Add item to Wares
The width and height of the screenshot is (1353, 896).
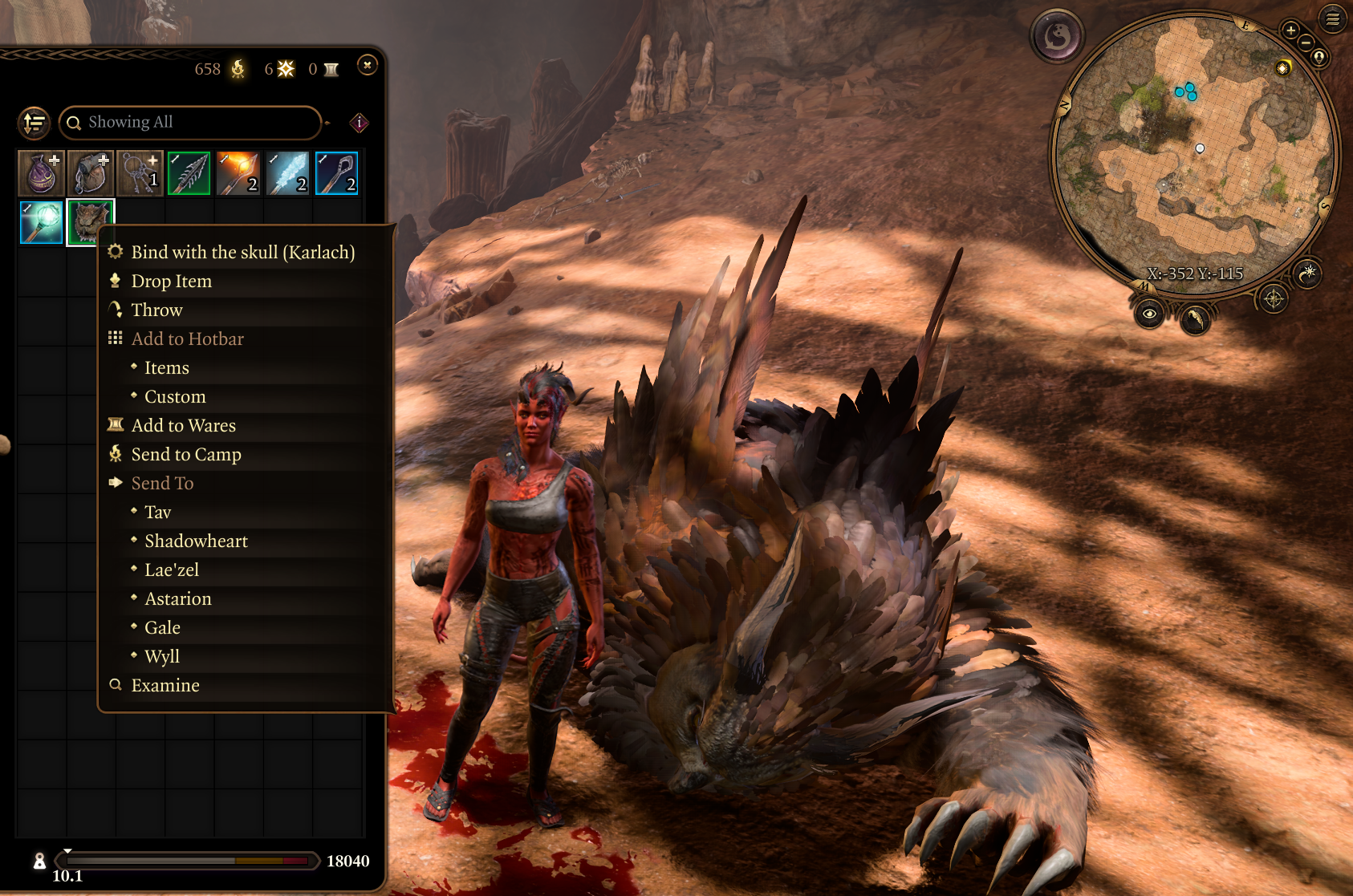click(x=183, y=426)
